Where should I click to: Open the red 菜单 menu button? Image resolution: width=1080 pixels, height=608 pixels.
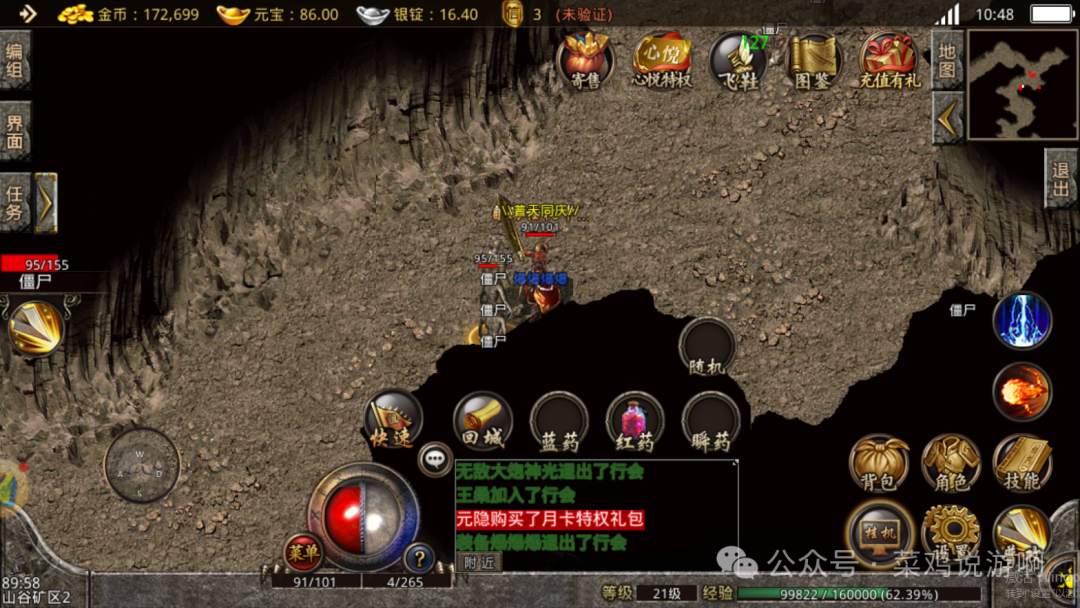coord(303,551)
